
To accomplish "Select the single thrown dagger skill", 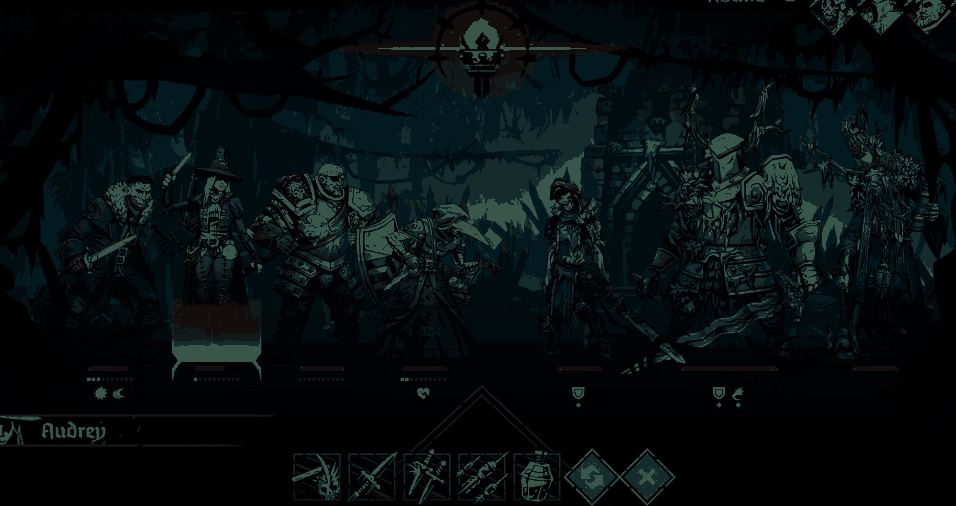I will point(372,476).
